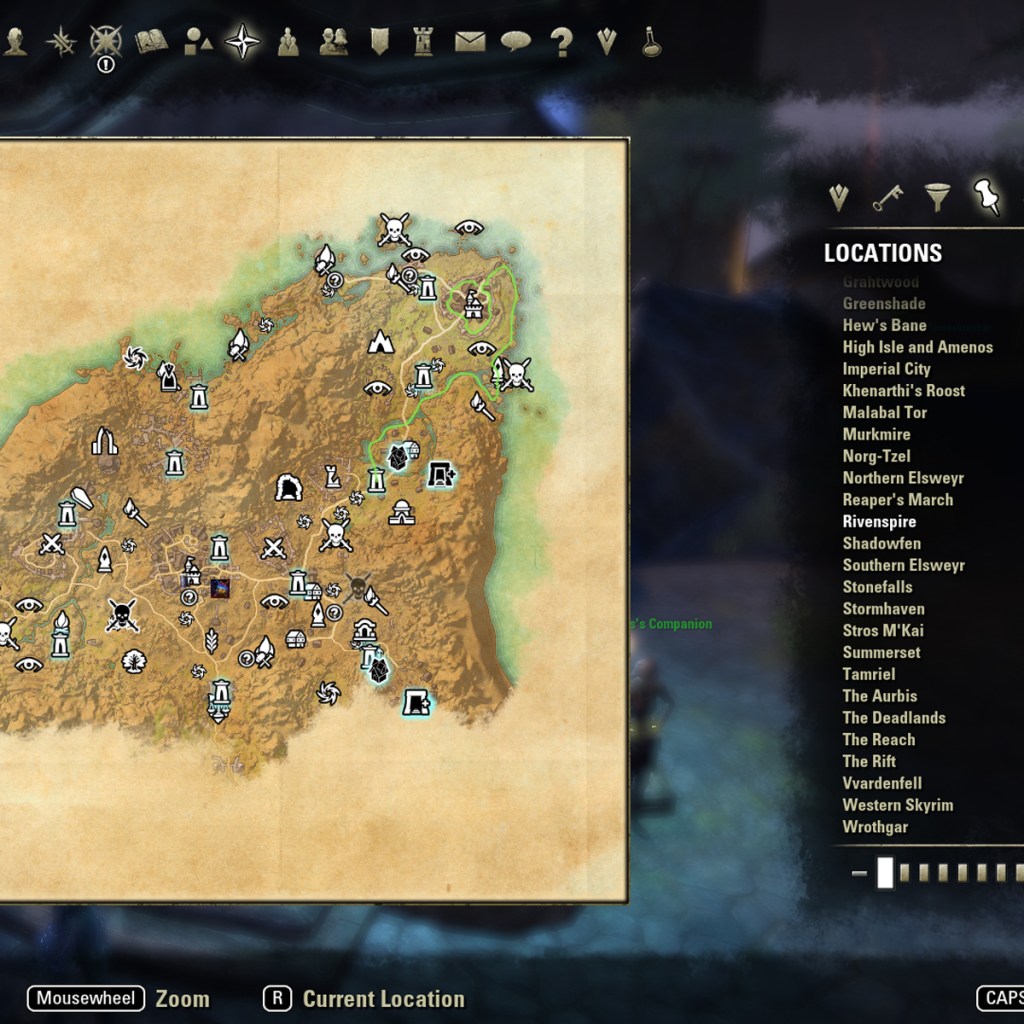Open the guild shield banner menu
The width and height of the screenshot is (1024, 1024).
pyautogui.click(x=379, y=41)
